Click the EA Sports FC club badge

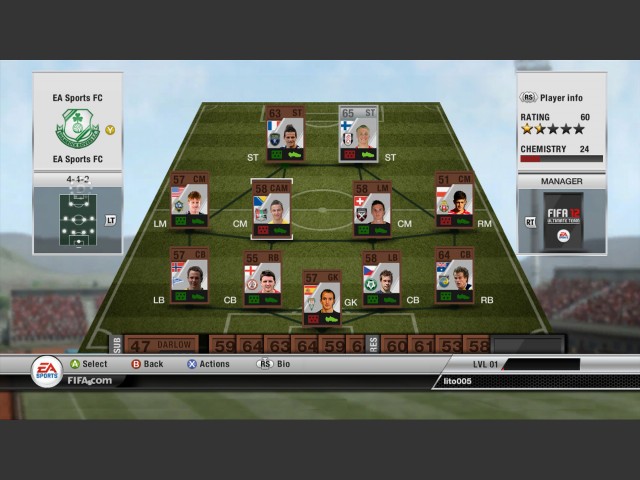[78, 129]
